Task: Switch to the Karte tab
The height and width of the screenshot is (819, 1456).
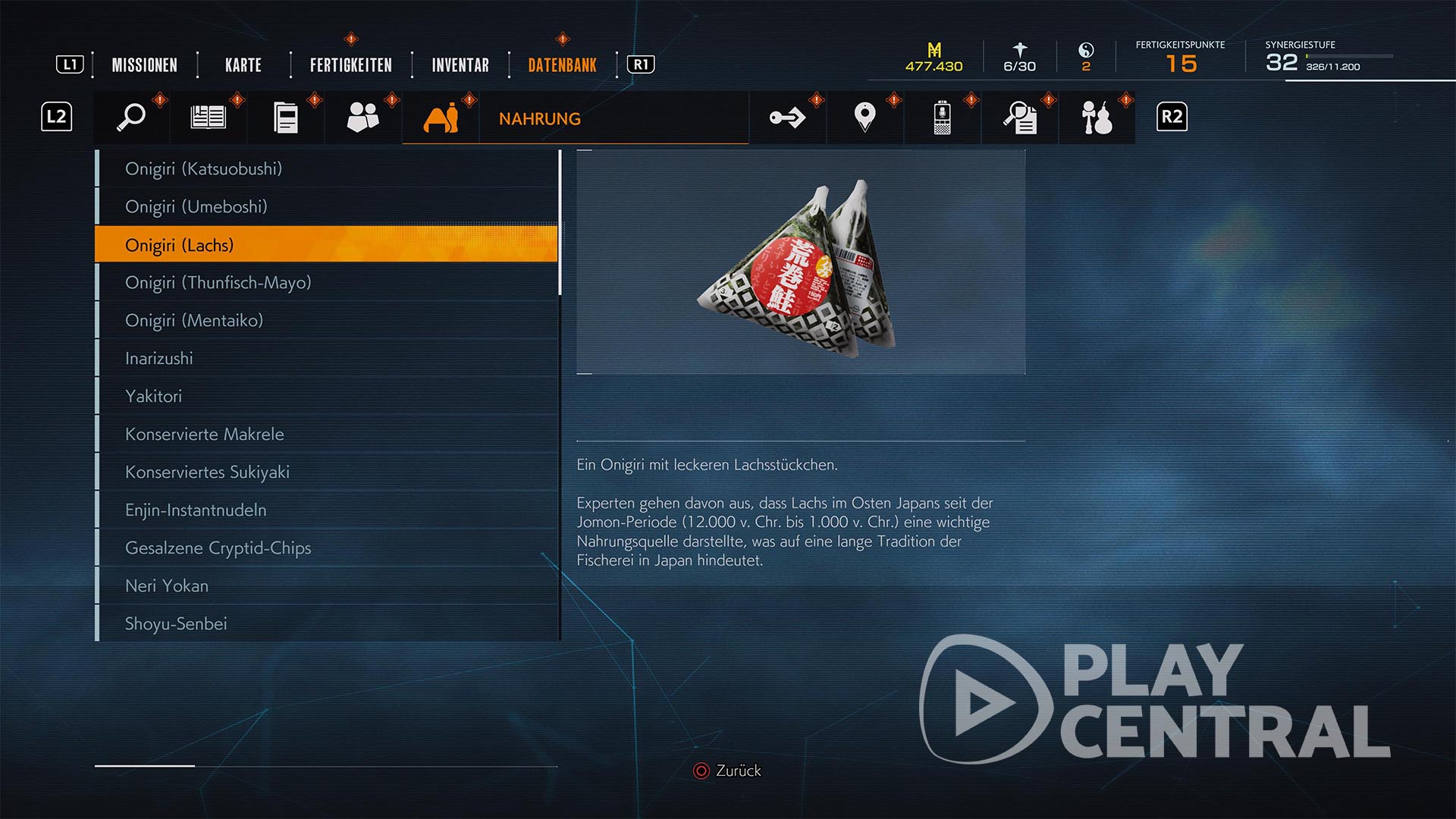Action: (x=243, y=65)
